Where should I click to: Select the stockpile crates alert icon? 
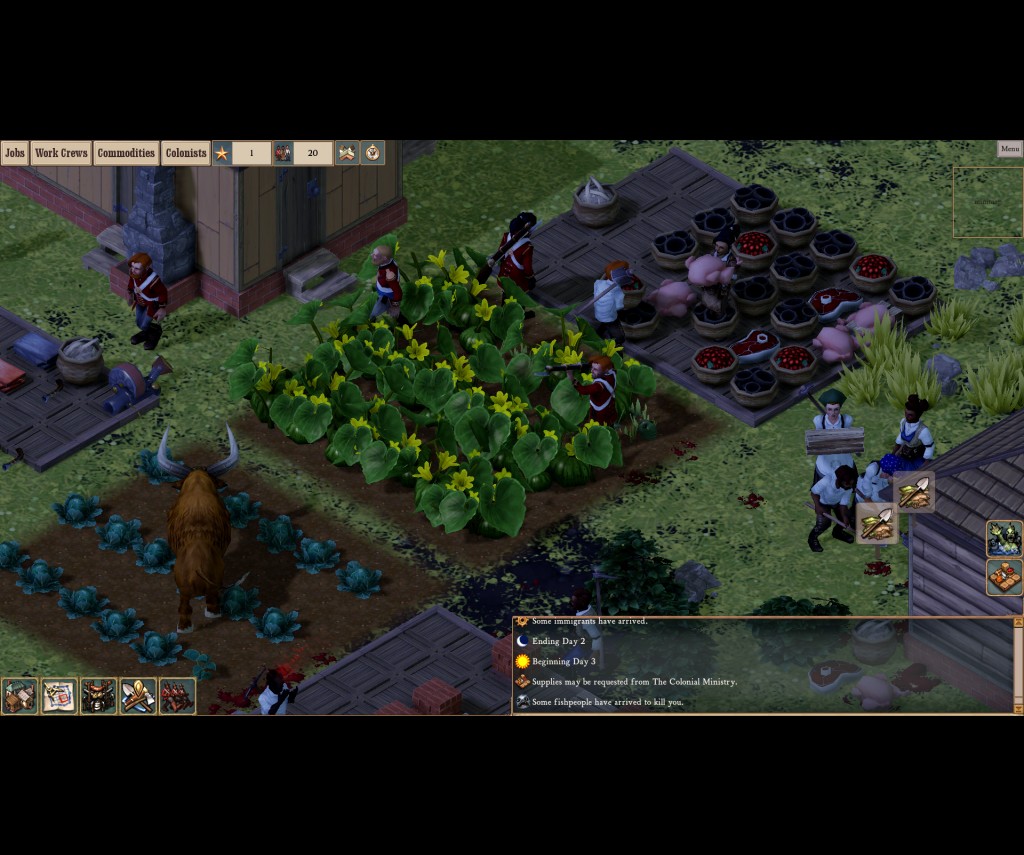coord(1004,578)
